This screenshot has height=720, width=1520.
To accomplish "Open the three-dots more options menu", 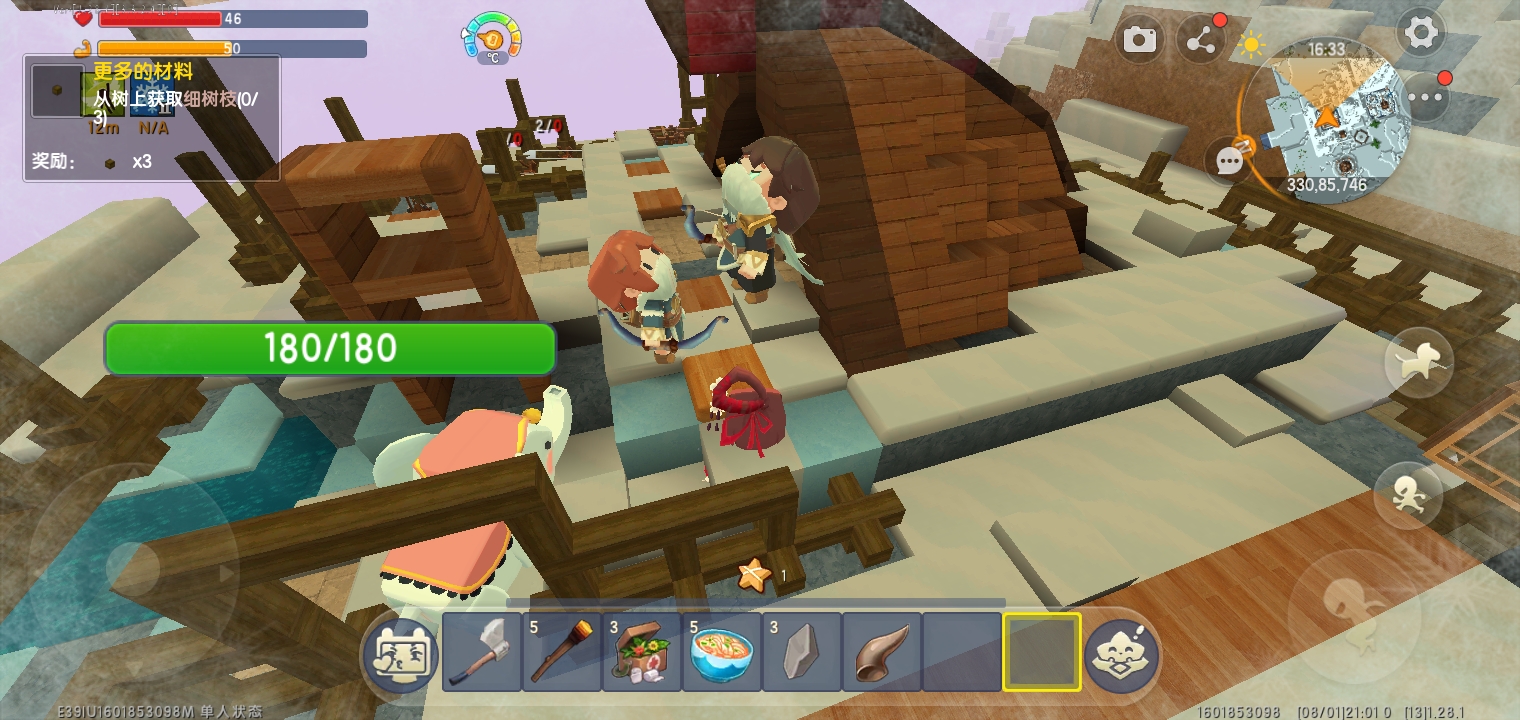I will [x=1426, y=97].
